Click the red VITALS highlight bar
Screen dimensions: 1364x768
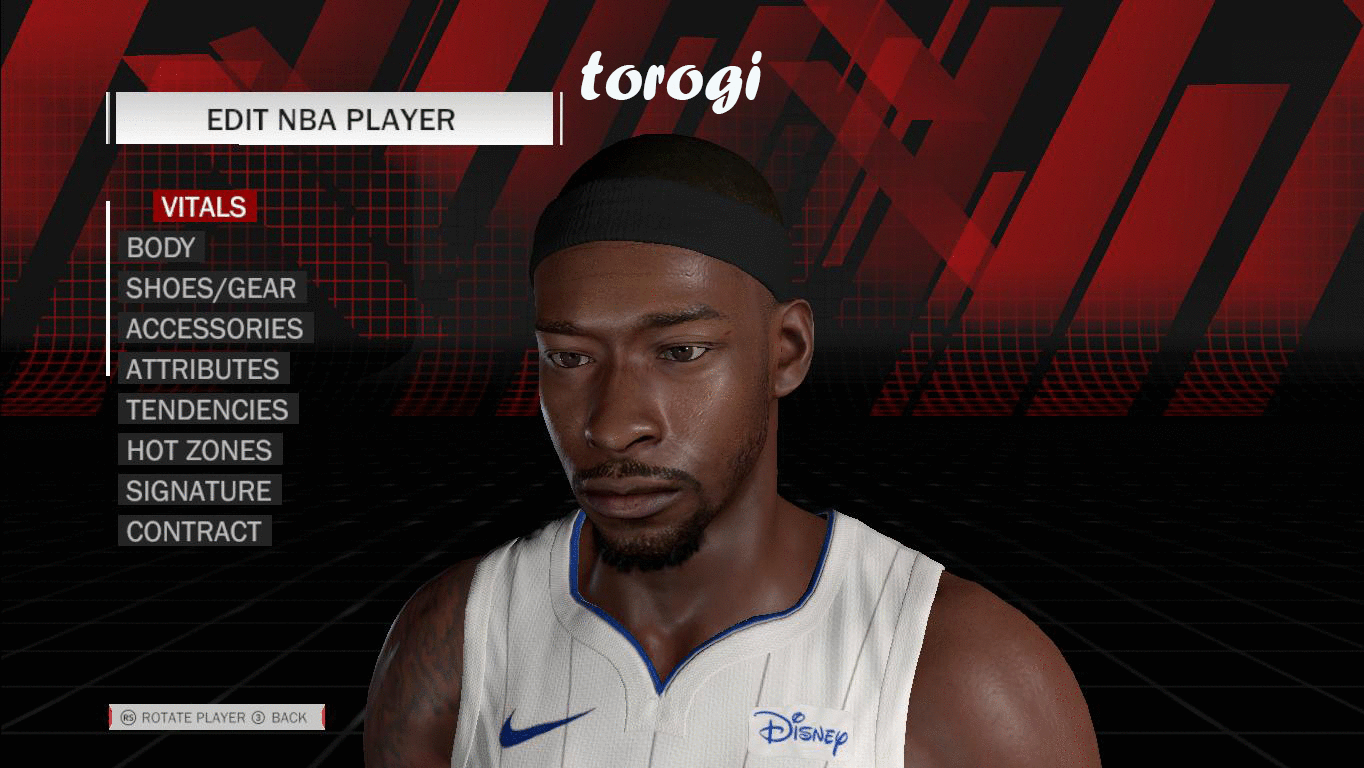pos(203,207)
